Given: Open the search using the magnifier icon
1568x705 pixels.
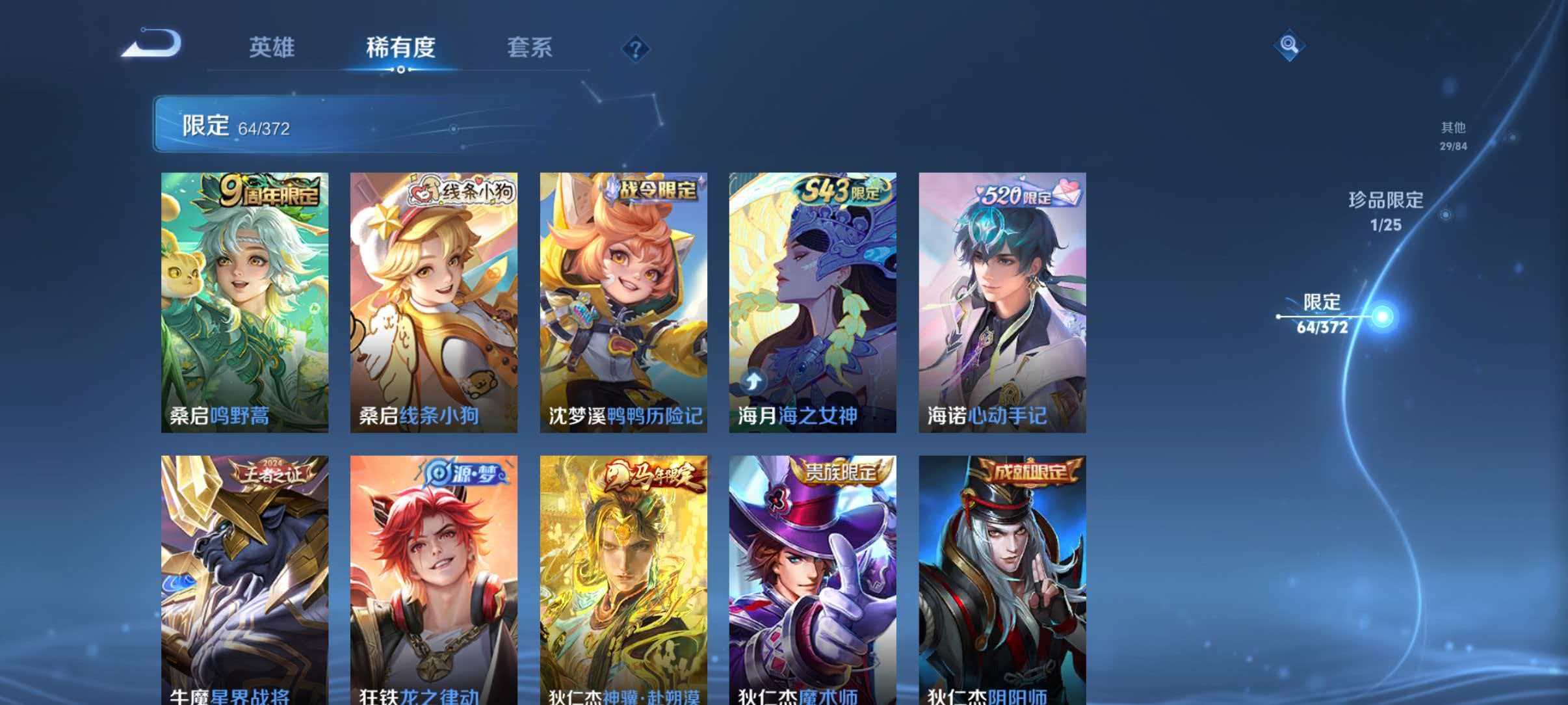Looking at the screenshot, I should point(1290,47).
